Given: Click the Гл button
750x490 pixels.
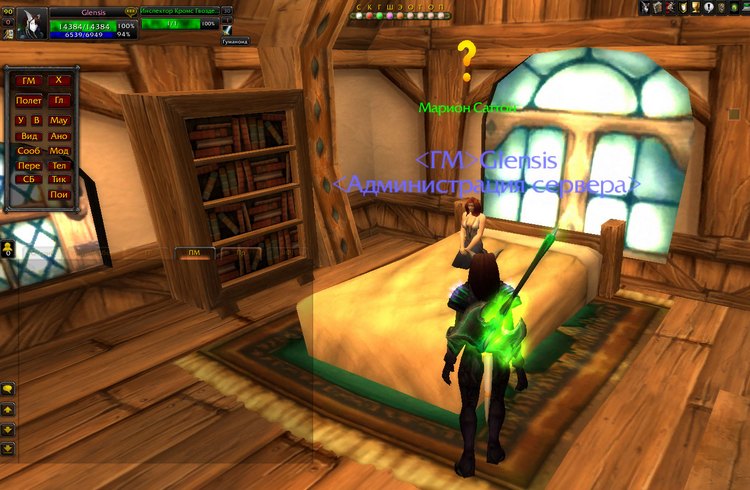Looking at the screenshot, I should click(58, 100).
